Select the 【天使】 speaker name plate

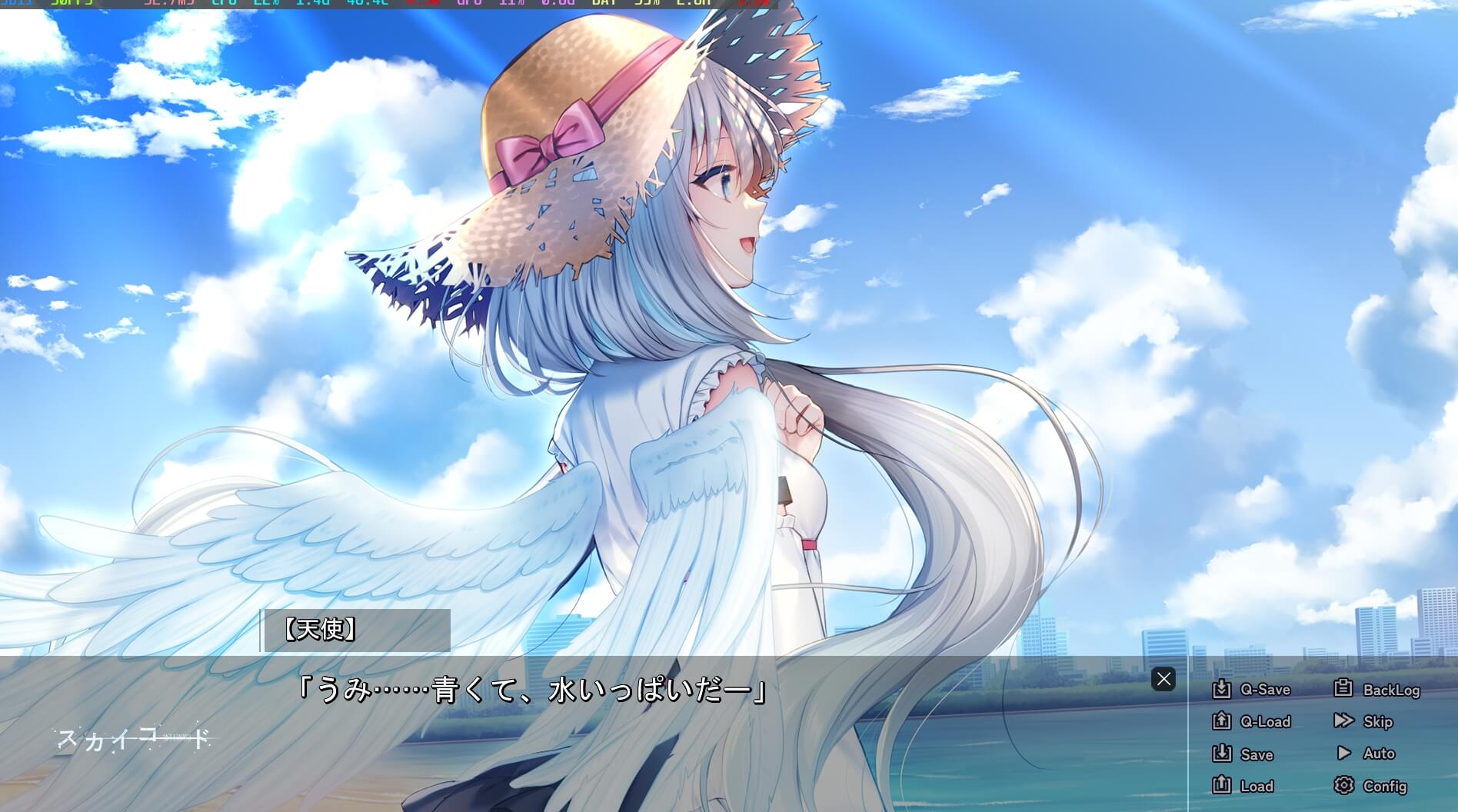(x=321, y=631)
